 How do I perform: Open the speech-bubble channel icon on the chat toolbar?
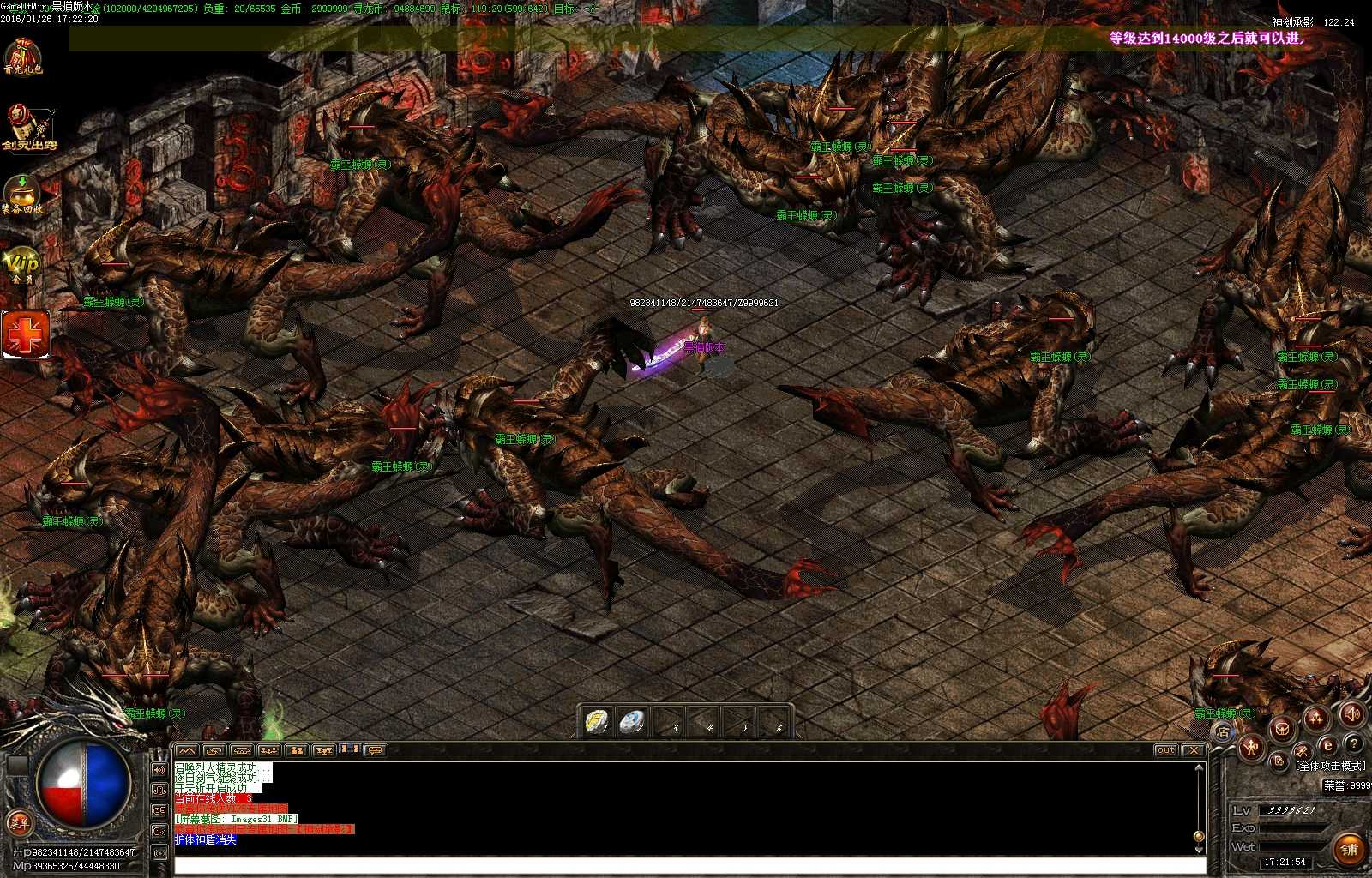click(x=374, y=750)
